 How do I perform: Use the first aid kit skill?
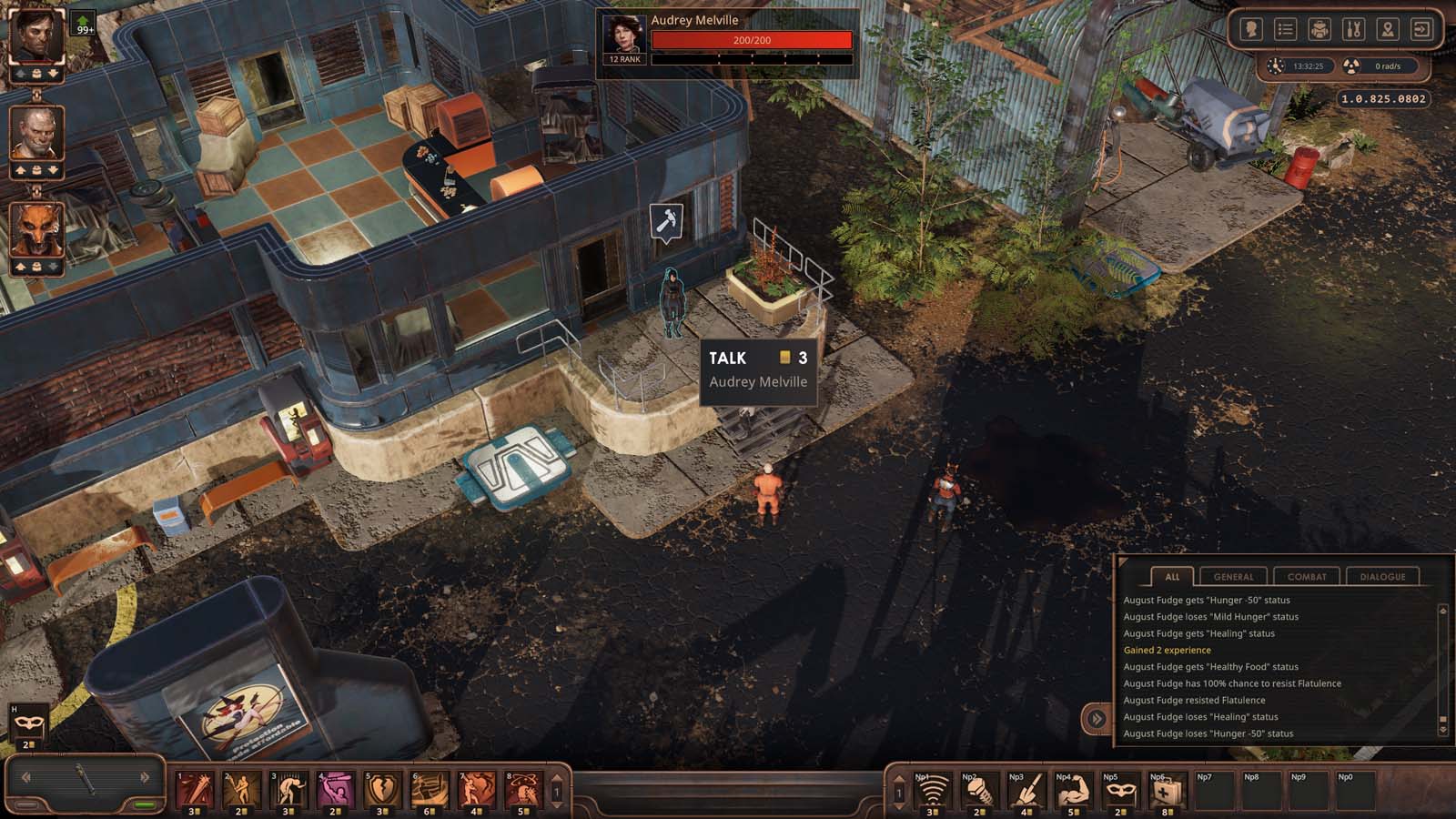1166,792
